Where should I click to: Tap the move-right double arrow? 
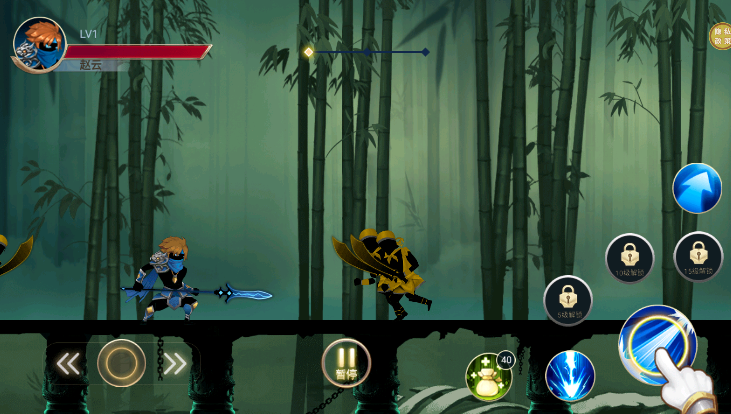(174, 363)
